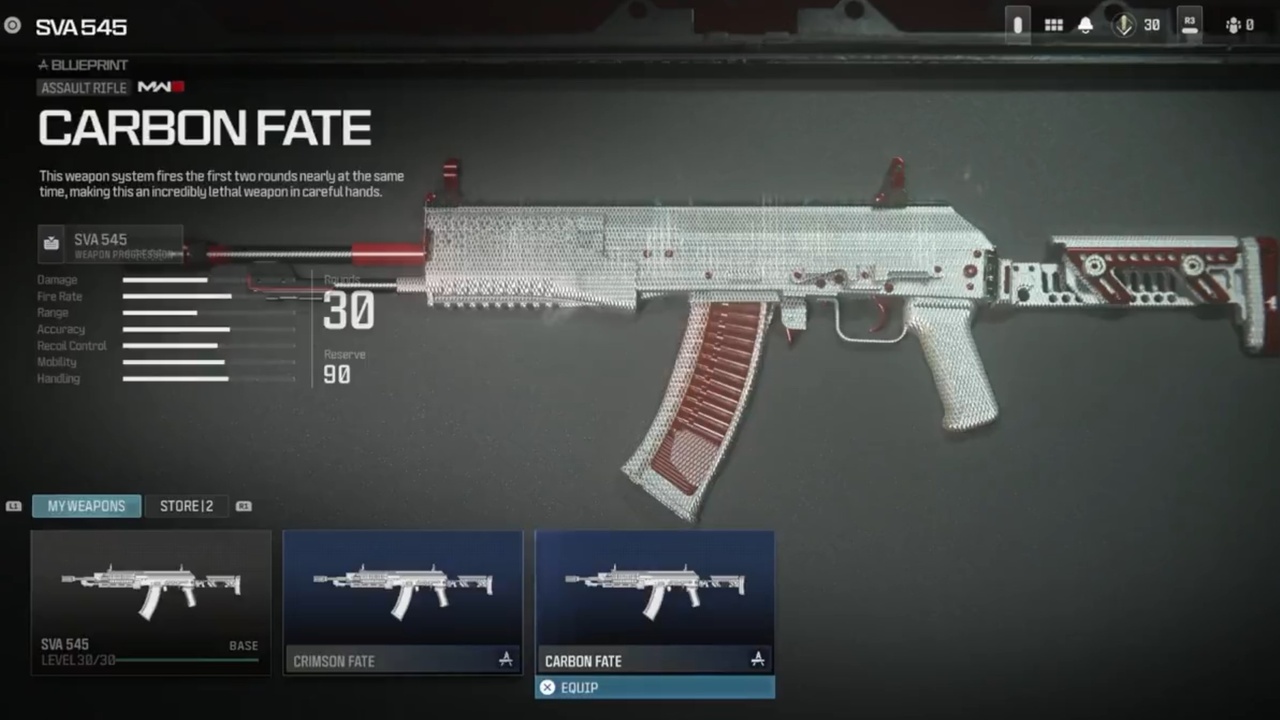Select the Carbon Fate blueprint tile
This screenshot has height=720, width=1280.
pyautogui.click(x=655, y=602)
